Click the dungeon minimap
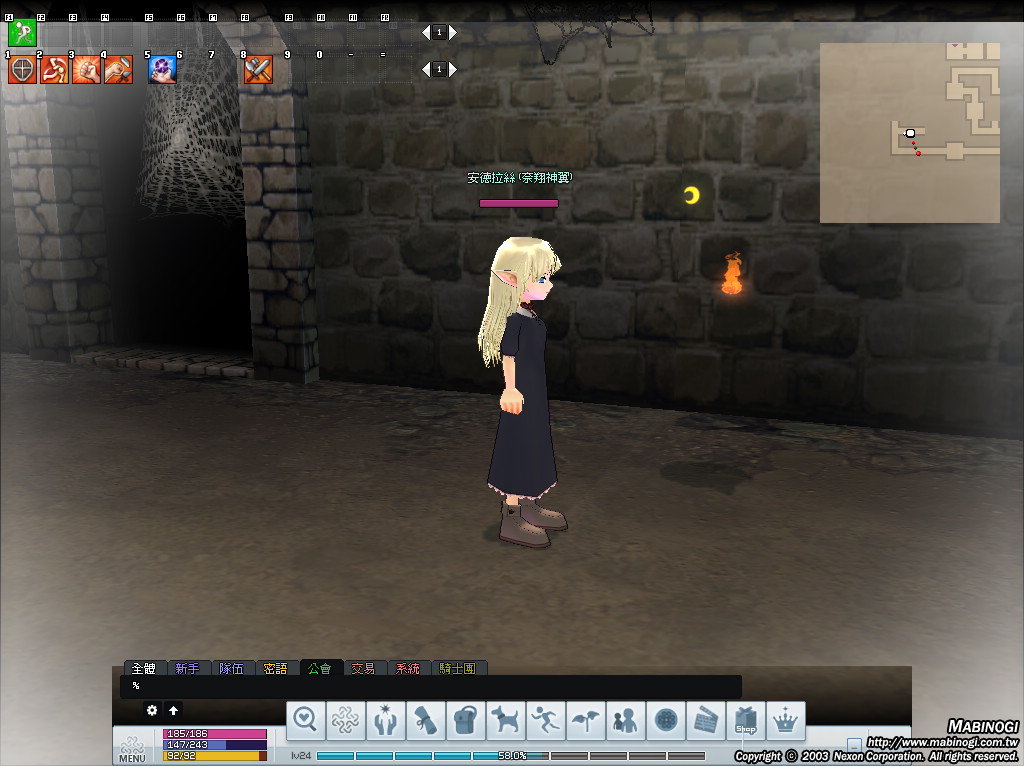This screenshot has height=766, width=1024. (x=909, y=132)
